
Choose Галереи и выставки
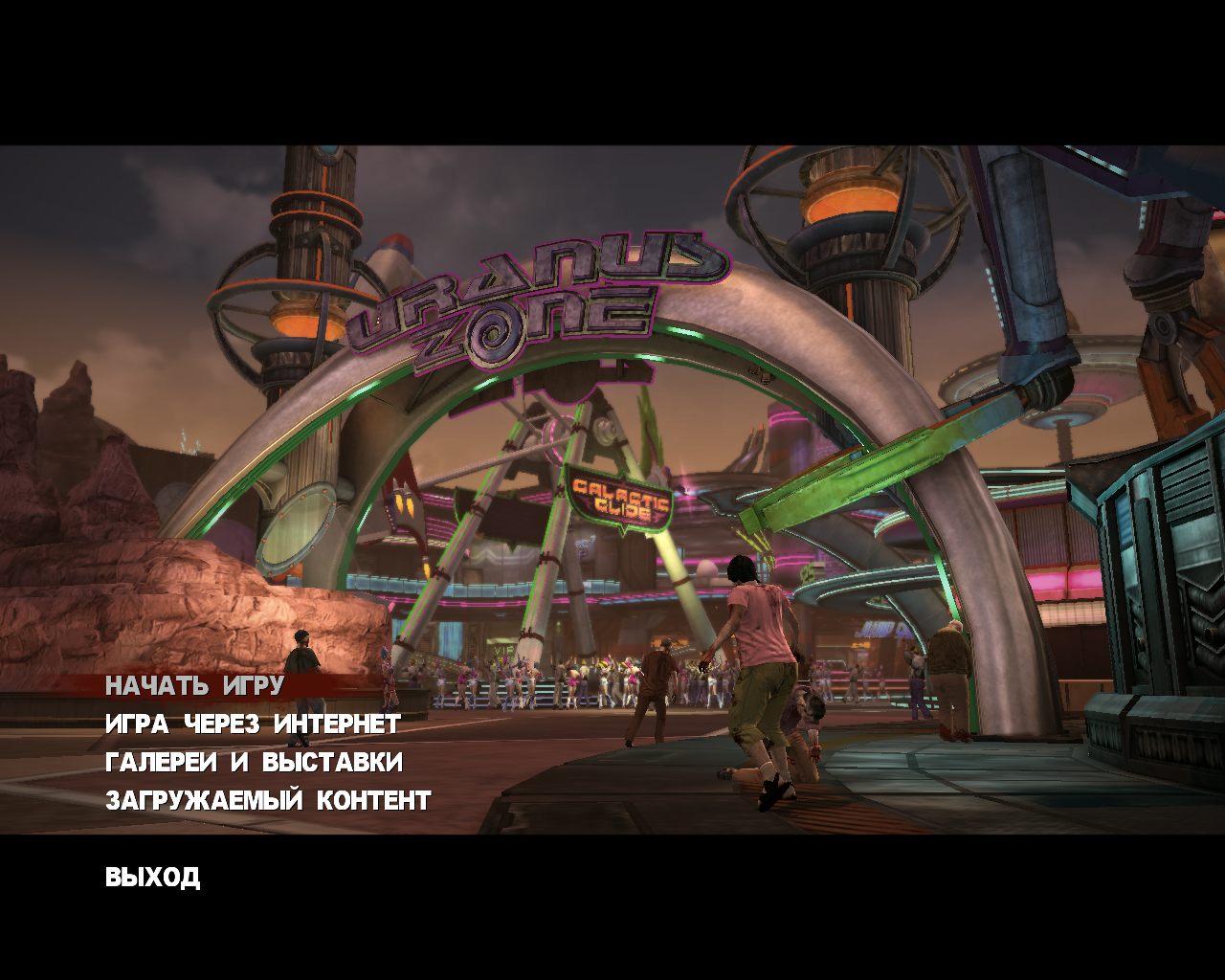tap(254, 763)
